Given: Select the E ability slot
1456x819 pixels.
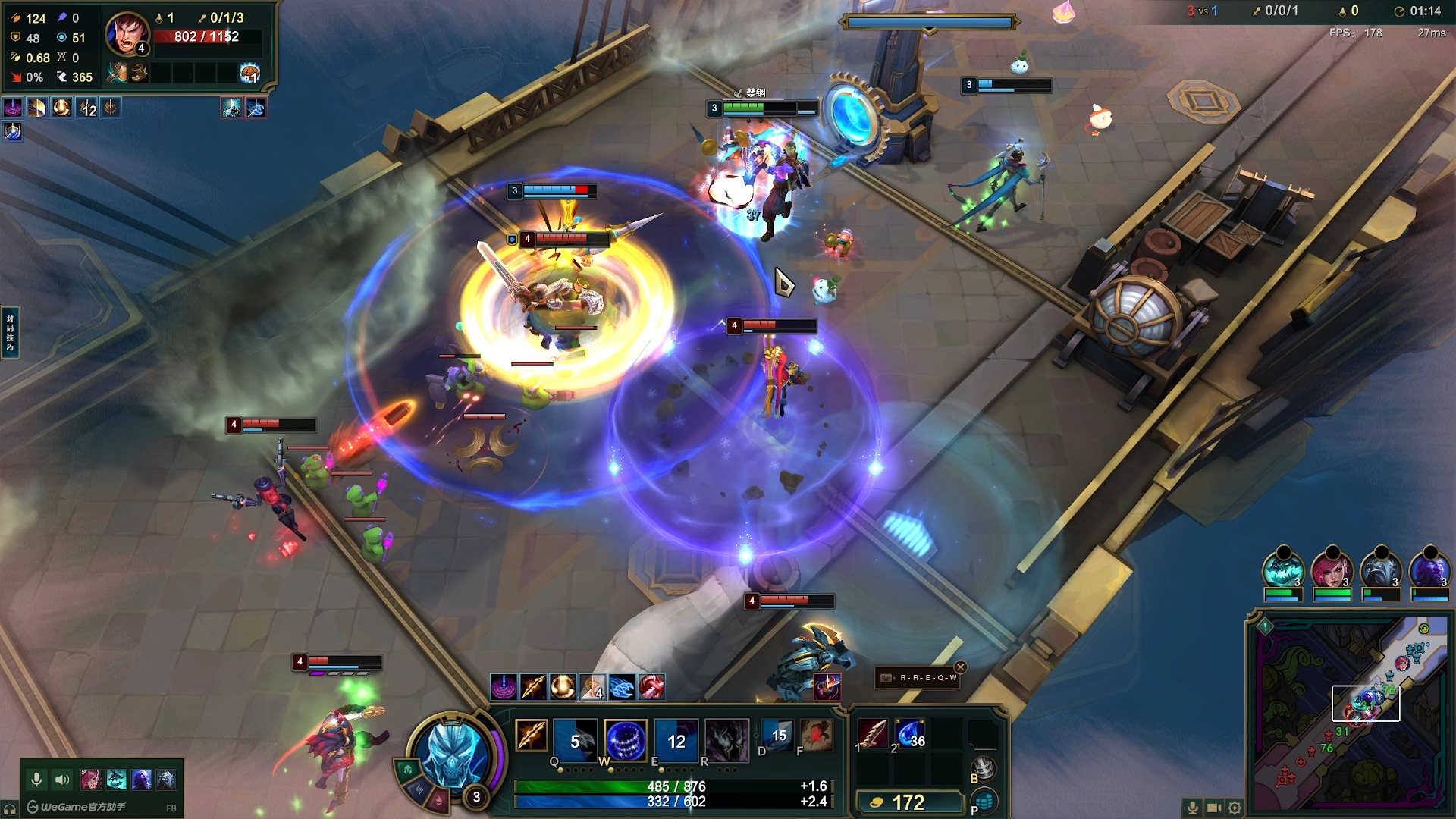Looking at the screenshot, I should click(x=676, y=739).
